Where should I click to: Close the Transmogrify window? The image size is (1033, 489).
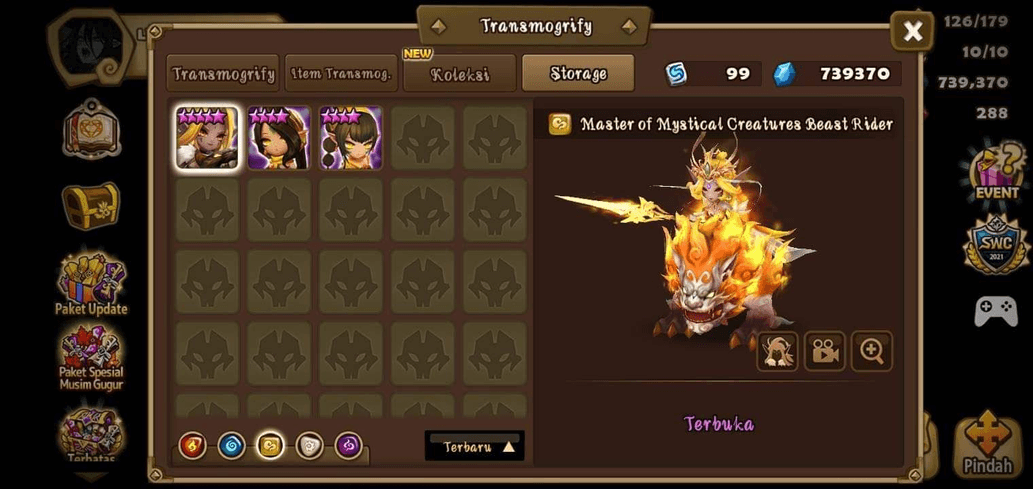(912, 32)
